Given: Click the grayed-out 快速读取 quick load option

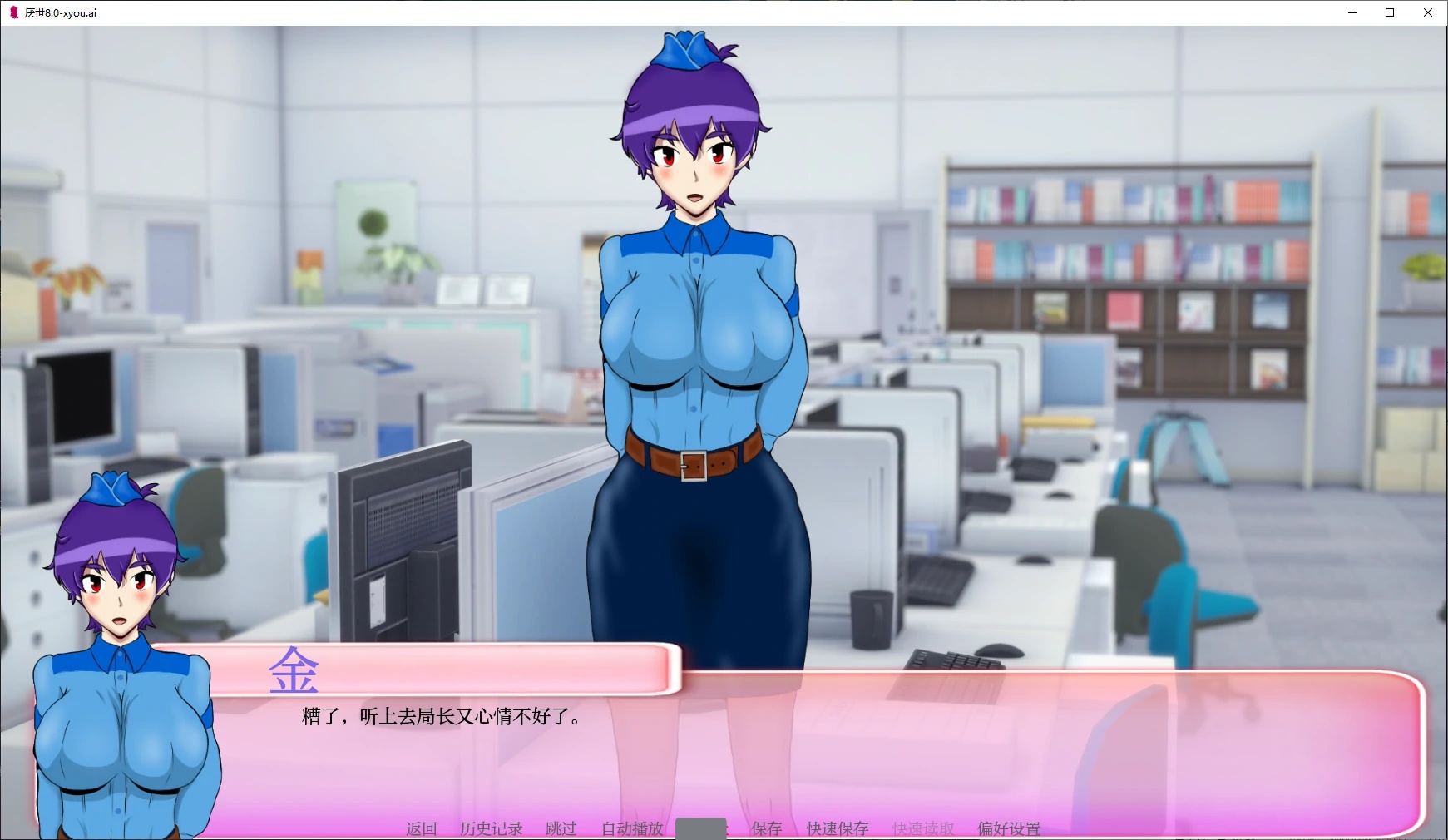Looking at the screenshot, I should click(921, 828).
